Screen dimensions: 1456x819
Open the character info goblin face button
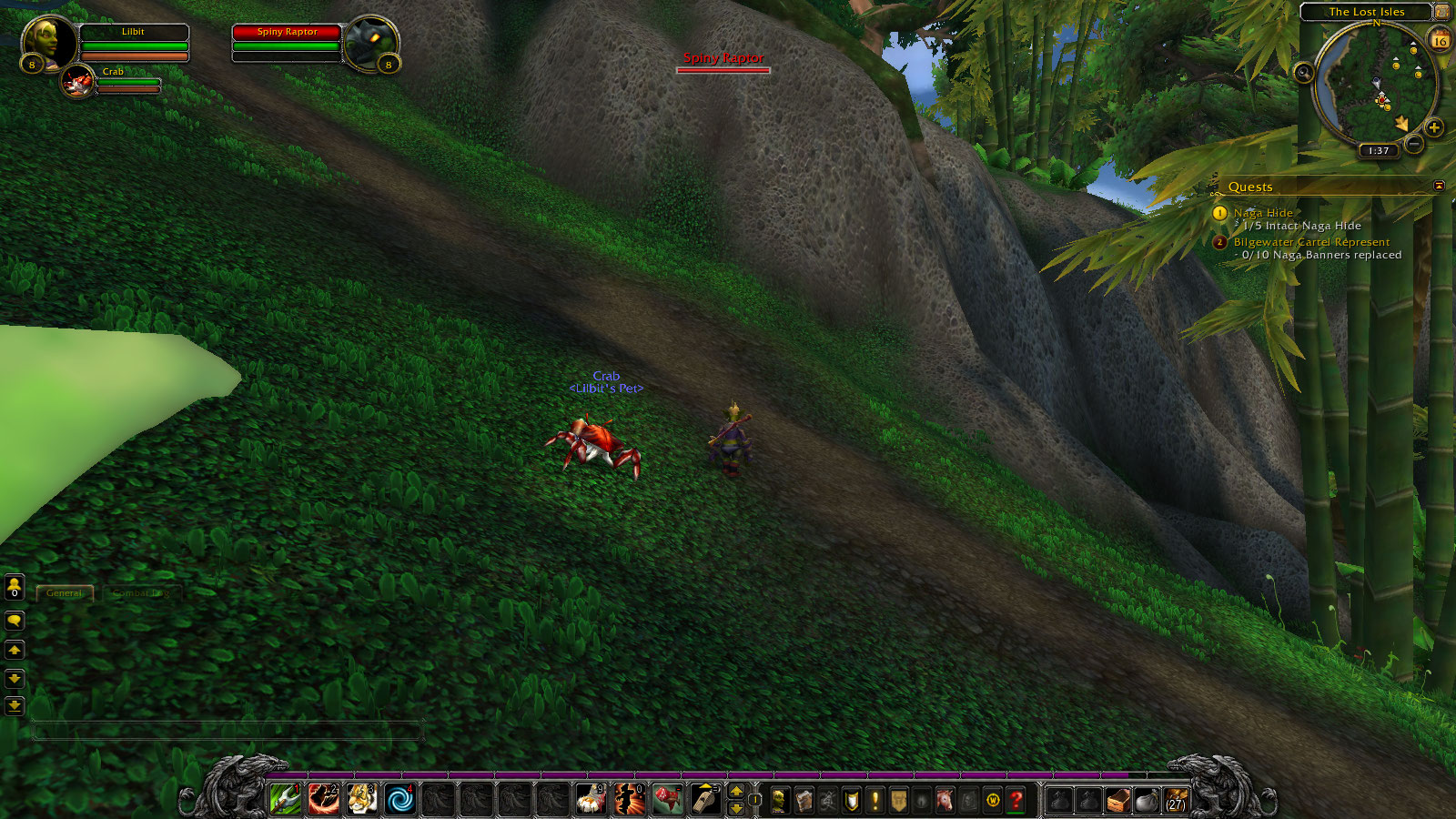(780, 800)
